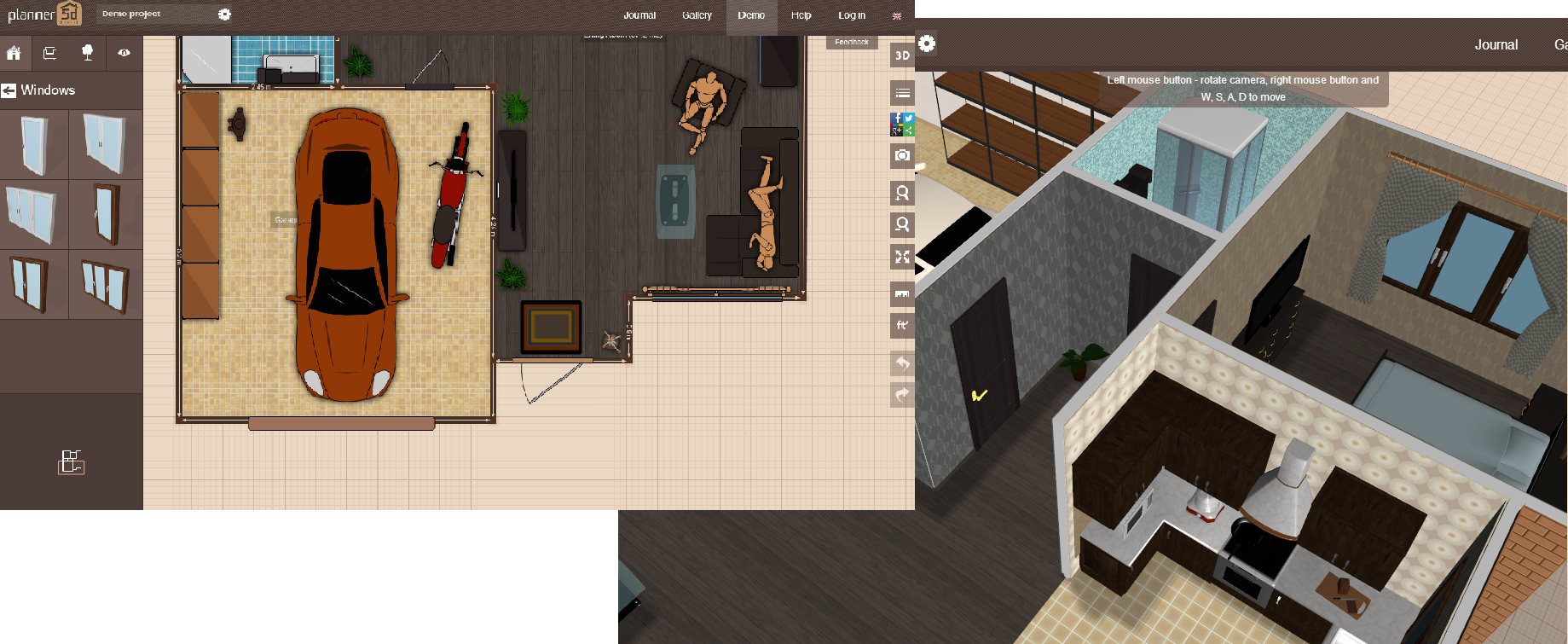This screenshot has height=644, width=1568.
Task: Switch to 3D view mode
Action: pyautogui.click(x=902, y=56)
